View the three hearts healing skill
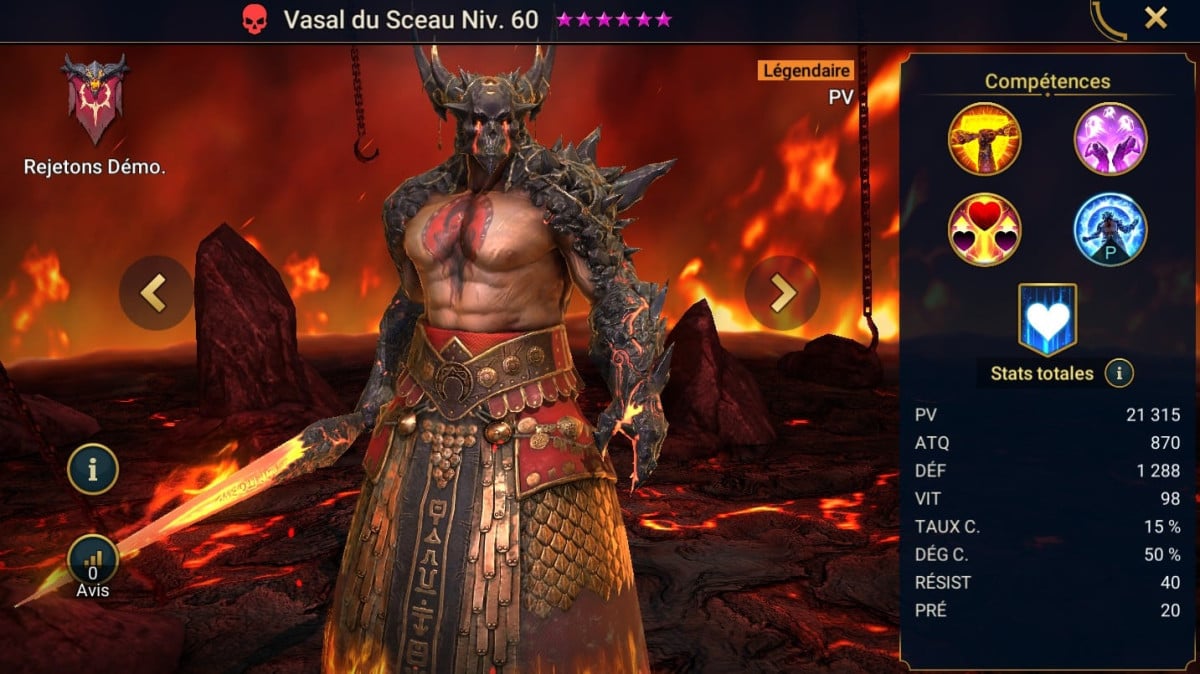This screenshot has width=1200, height=674. [x=984, y=229]
